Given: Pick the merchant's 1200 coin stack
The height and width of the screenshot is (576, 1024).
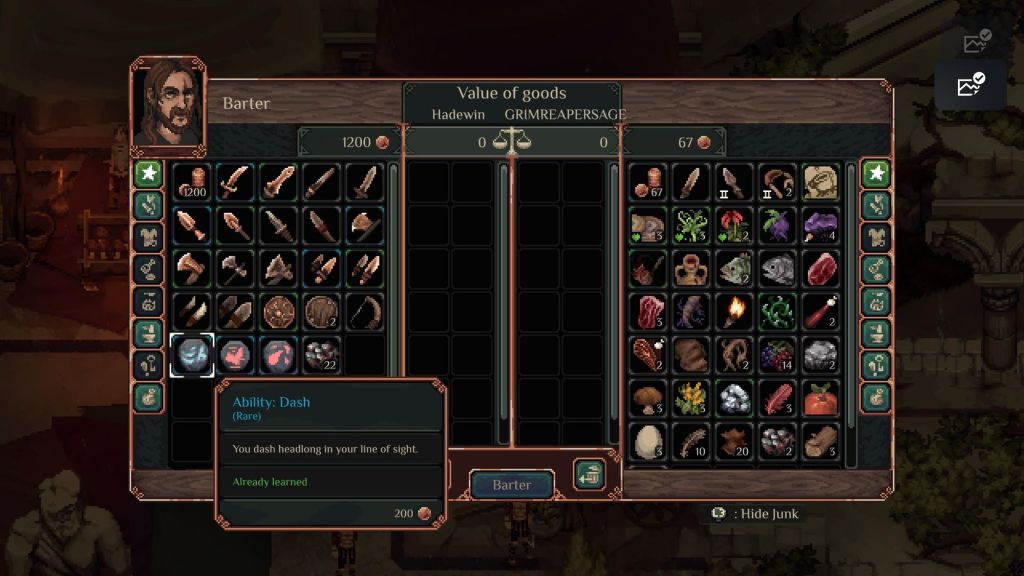Looking at the screenshot, I should coord(191,183).
